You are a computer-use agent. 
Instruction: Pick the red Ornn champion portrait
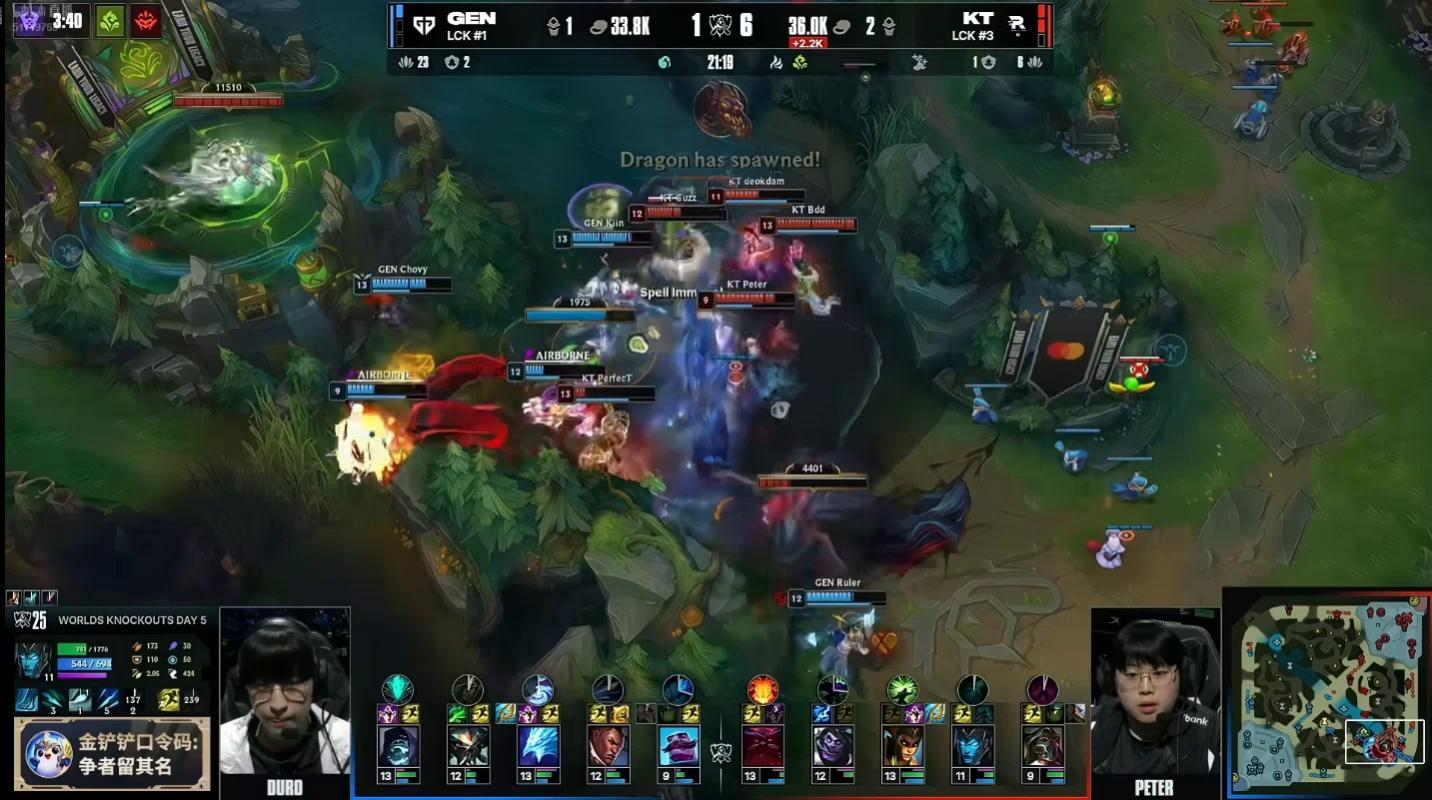click(762, 746)
